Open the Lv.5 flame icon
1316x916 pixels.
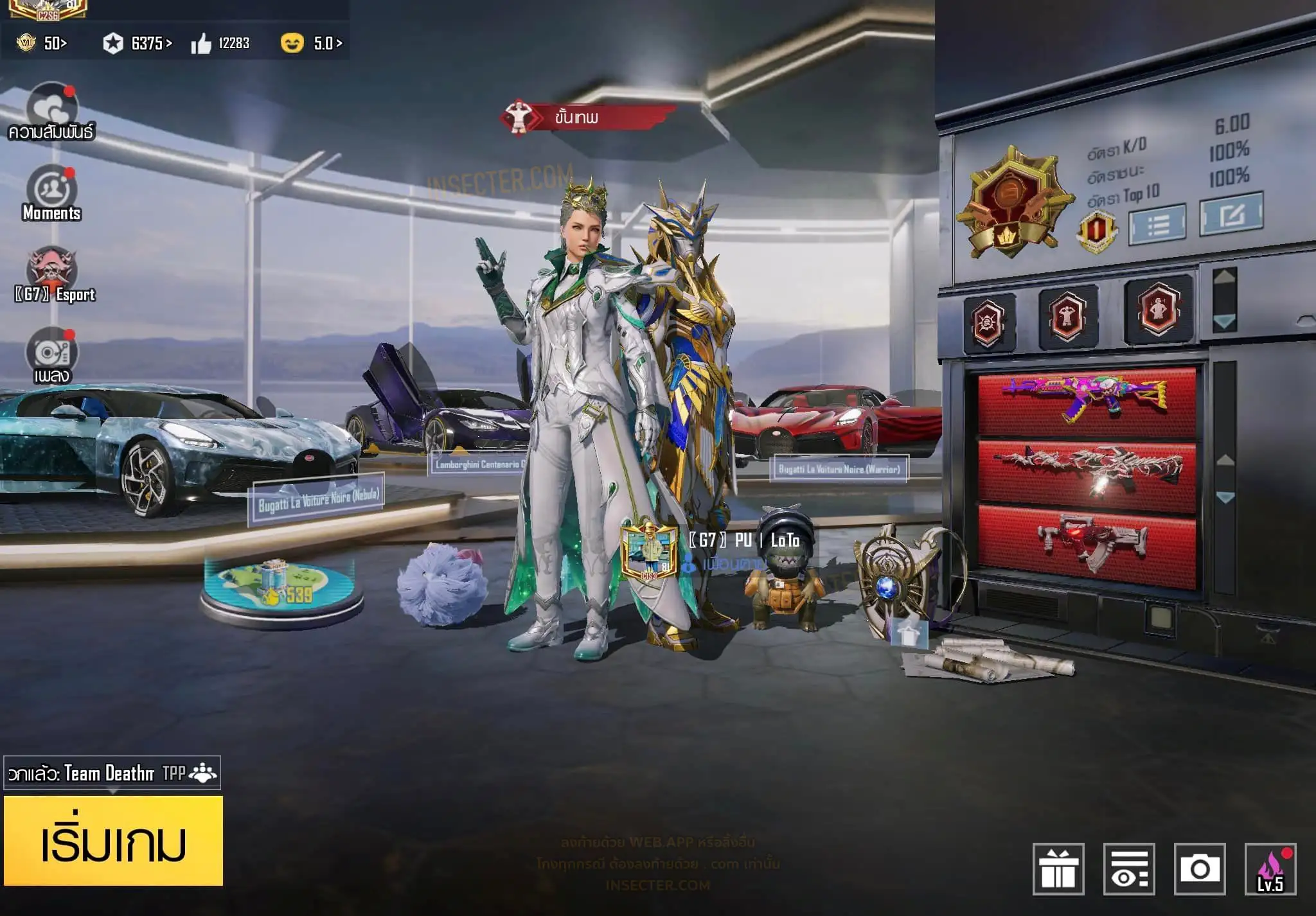tap(1270, 869)
